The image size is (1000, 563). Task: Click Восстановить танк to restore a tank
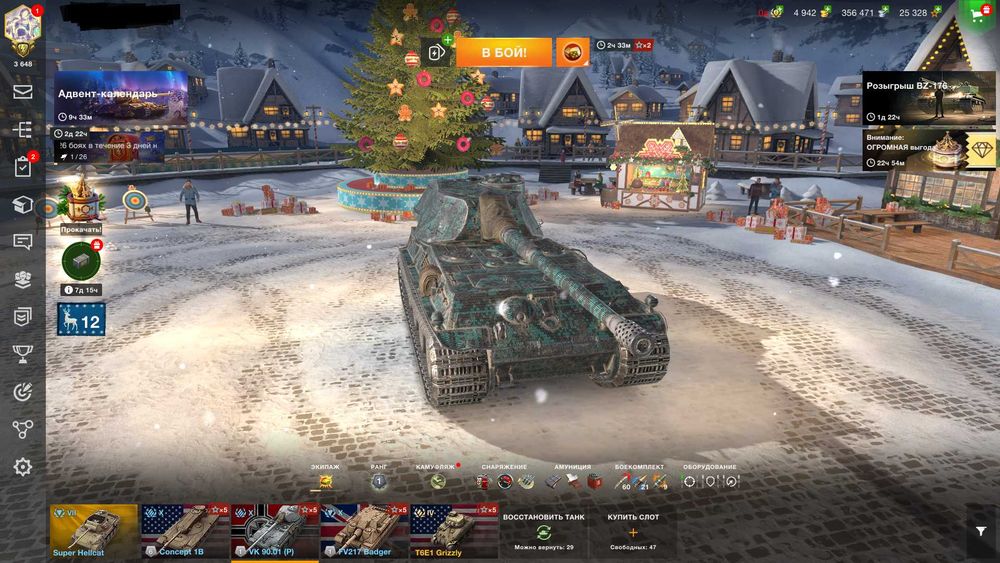[x=543, y=531]
